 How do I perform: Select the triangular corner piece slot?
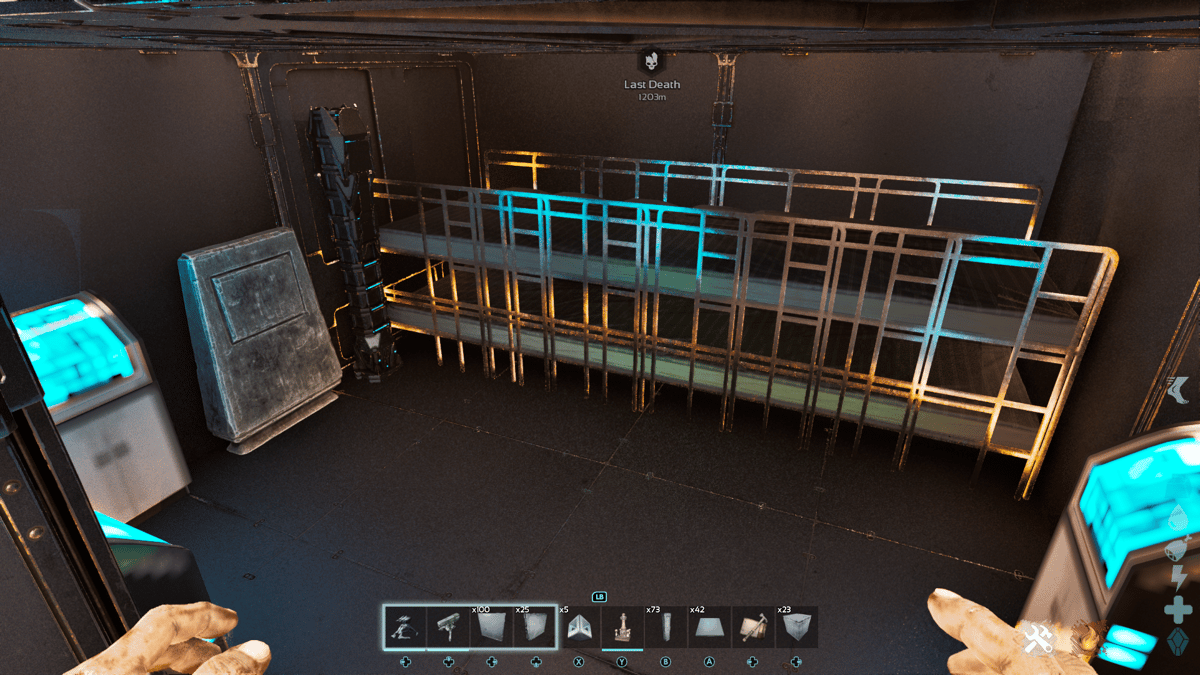click(x=579, y=628)
